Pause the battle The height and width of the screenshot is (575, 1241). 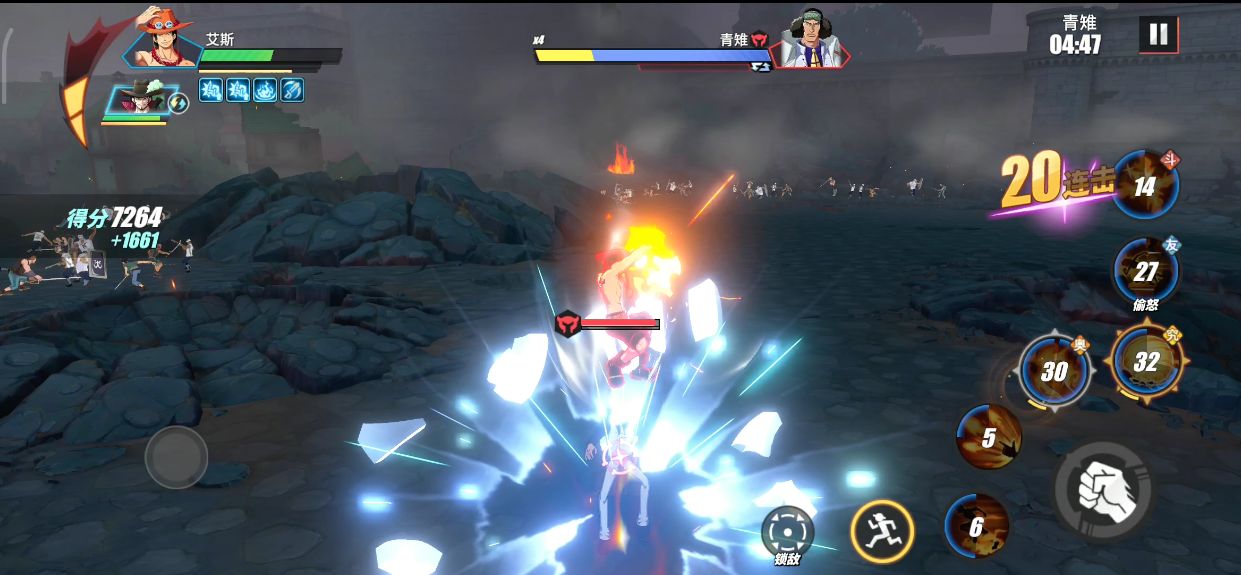tap(1158, 35)
